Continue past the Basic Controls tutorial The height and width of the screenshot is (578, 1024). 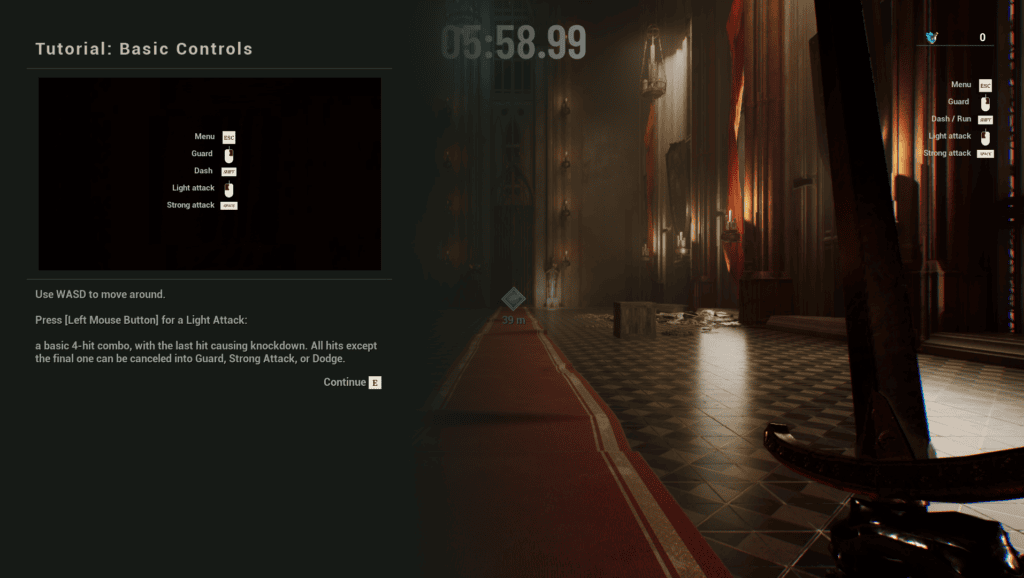coord(352,382)
